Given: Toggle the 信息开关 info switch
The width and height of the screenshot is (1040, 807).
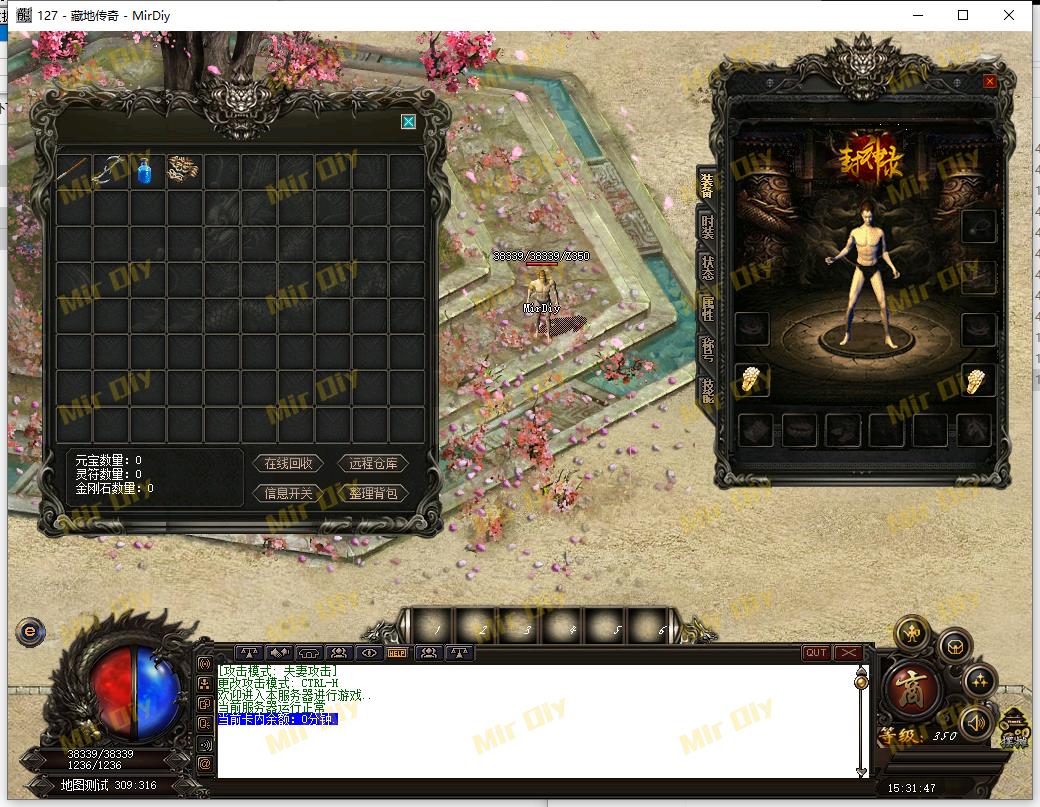Looking at the screenshot, I should 289,493.
